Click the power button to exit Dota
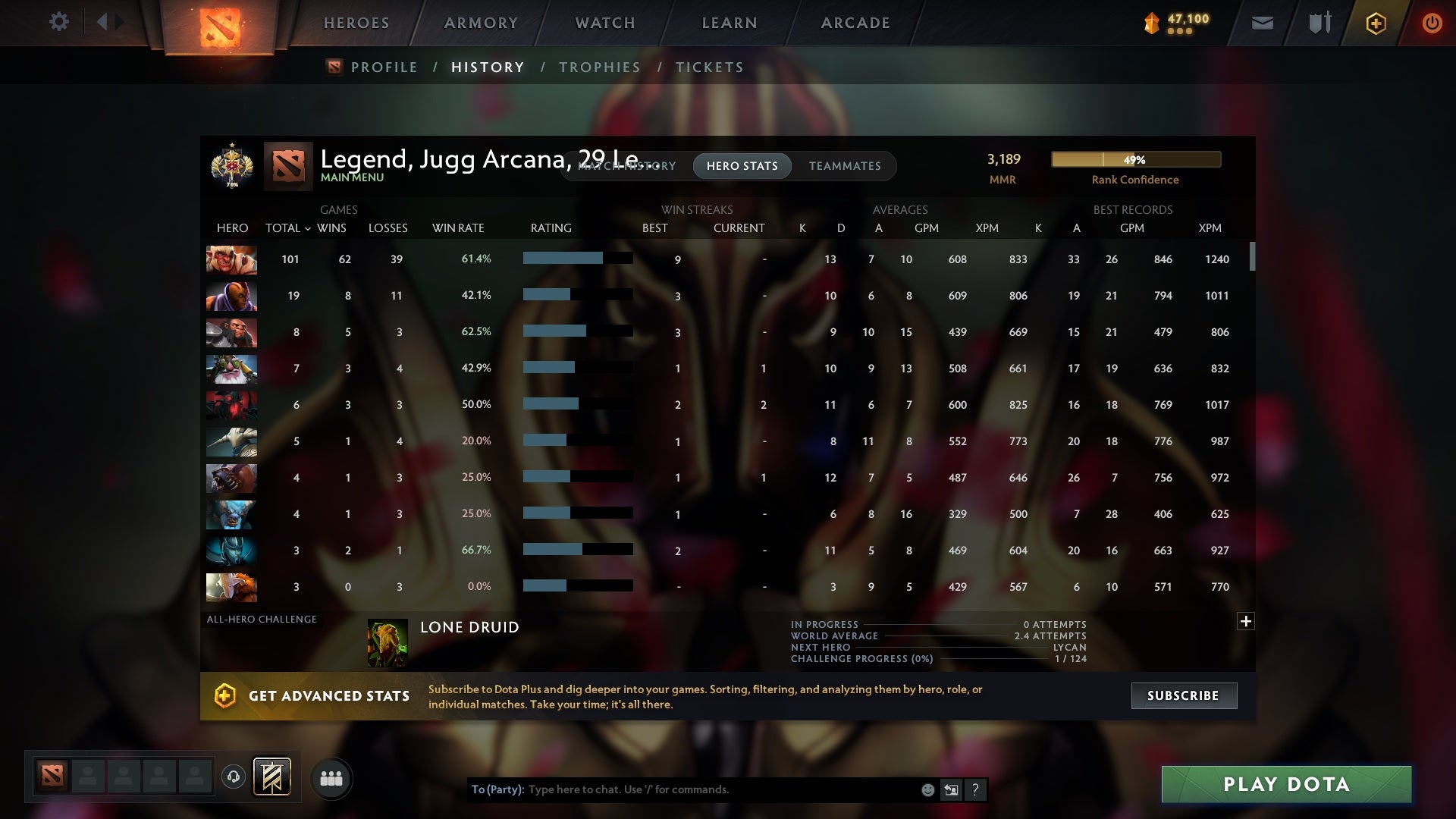Image resolution: width=1456 pixels, height=819 pixels. pos(1432,23)
